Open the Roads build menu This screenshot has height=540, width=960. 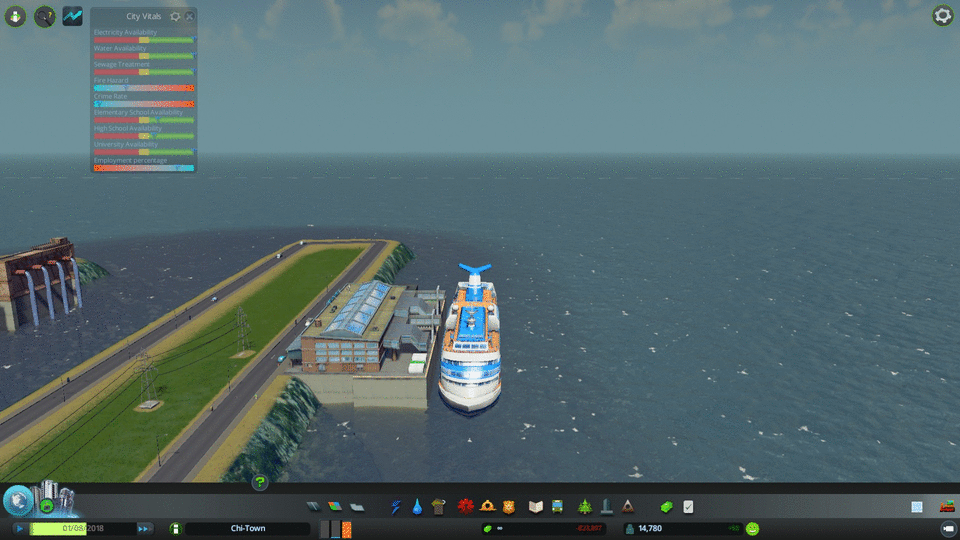point(313,507)
